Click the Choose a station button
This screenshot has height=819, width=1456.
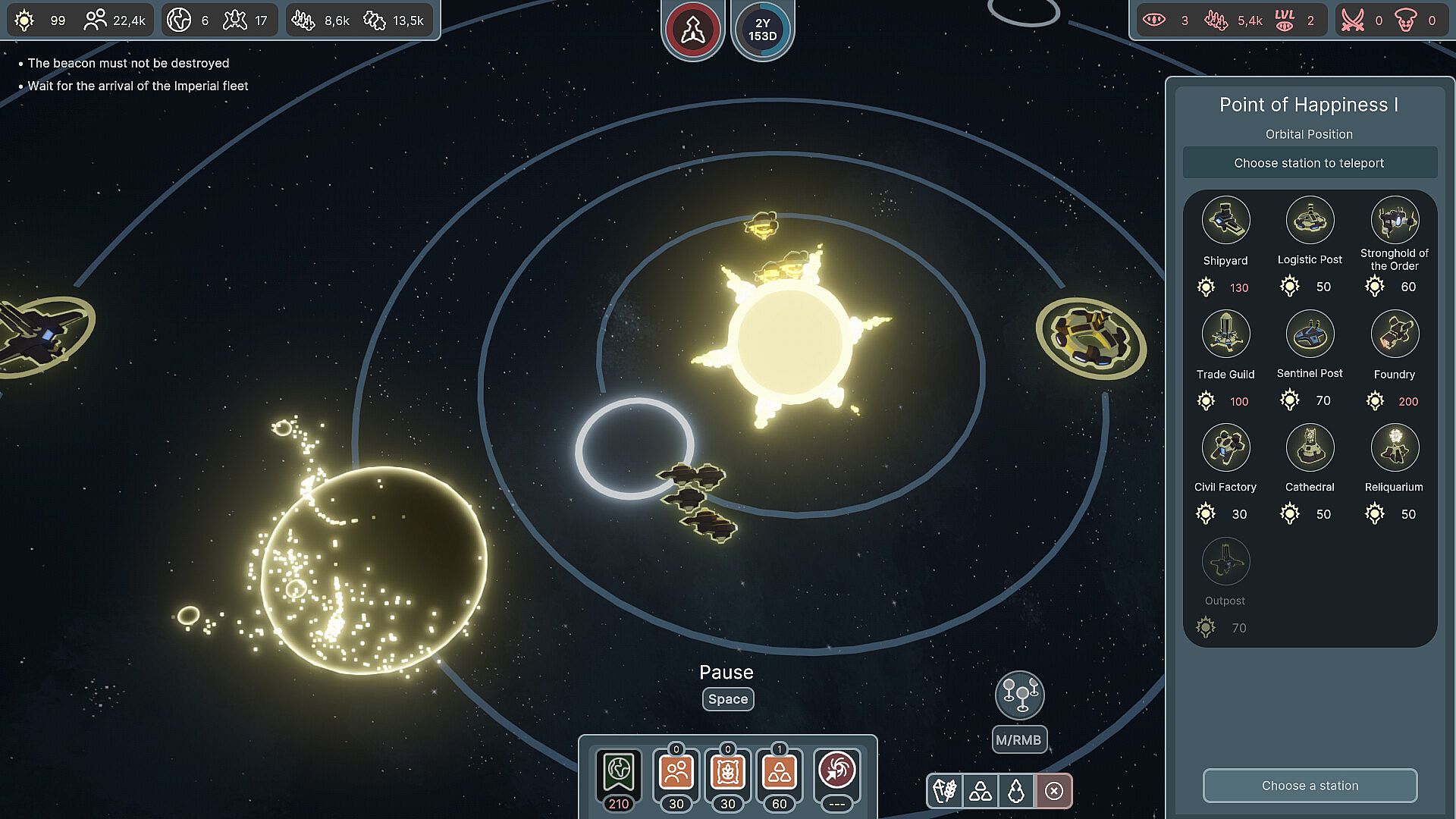pos(1310,786)
